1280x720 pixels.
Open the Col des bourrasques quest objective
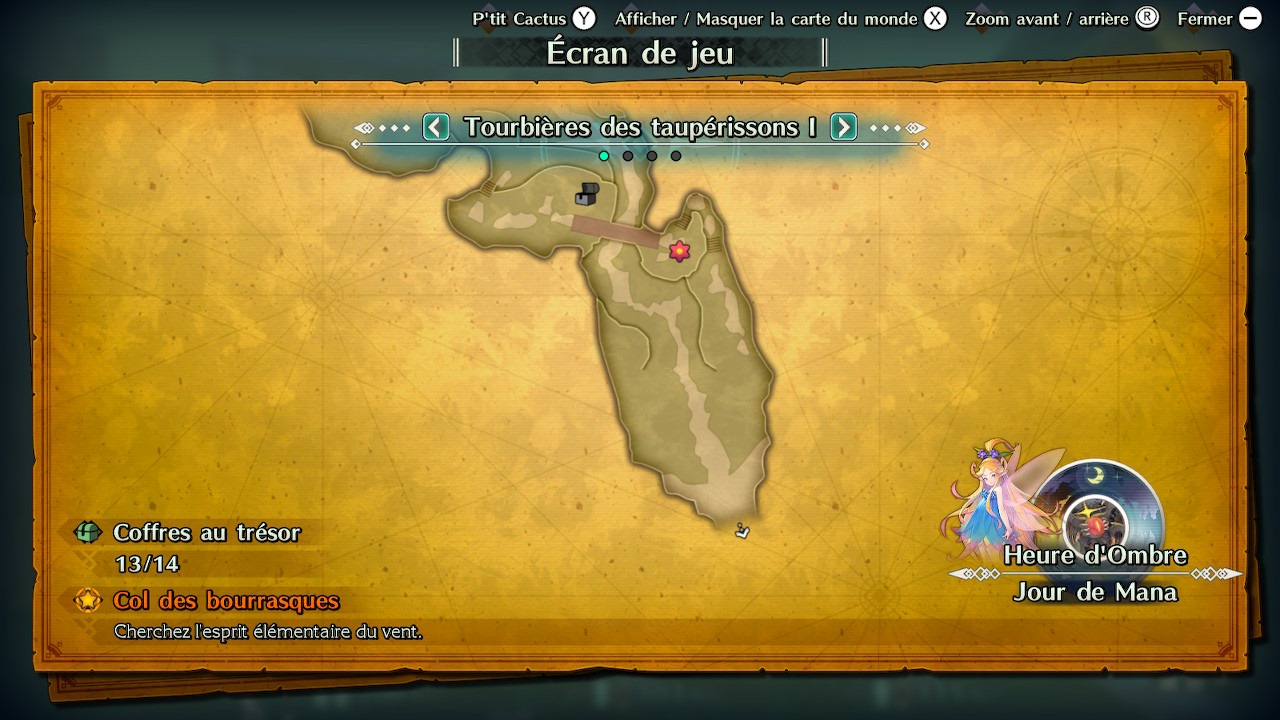(226, 601)
